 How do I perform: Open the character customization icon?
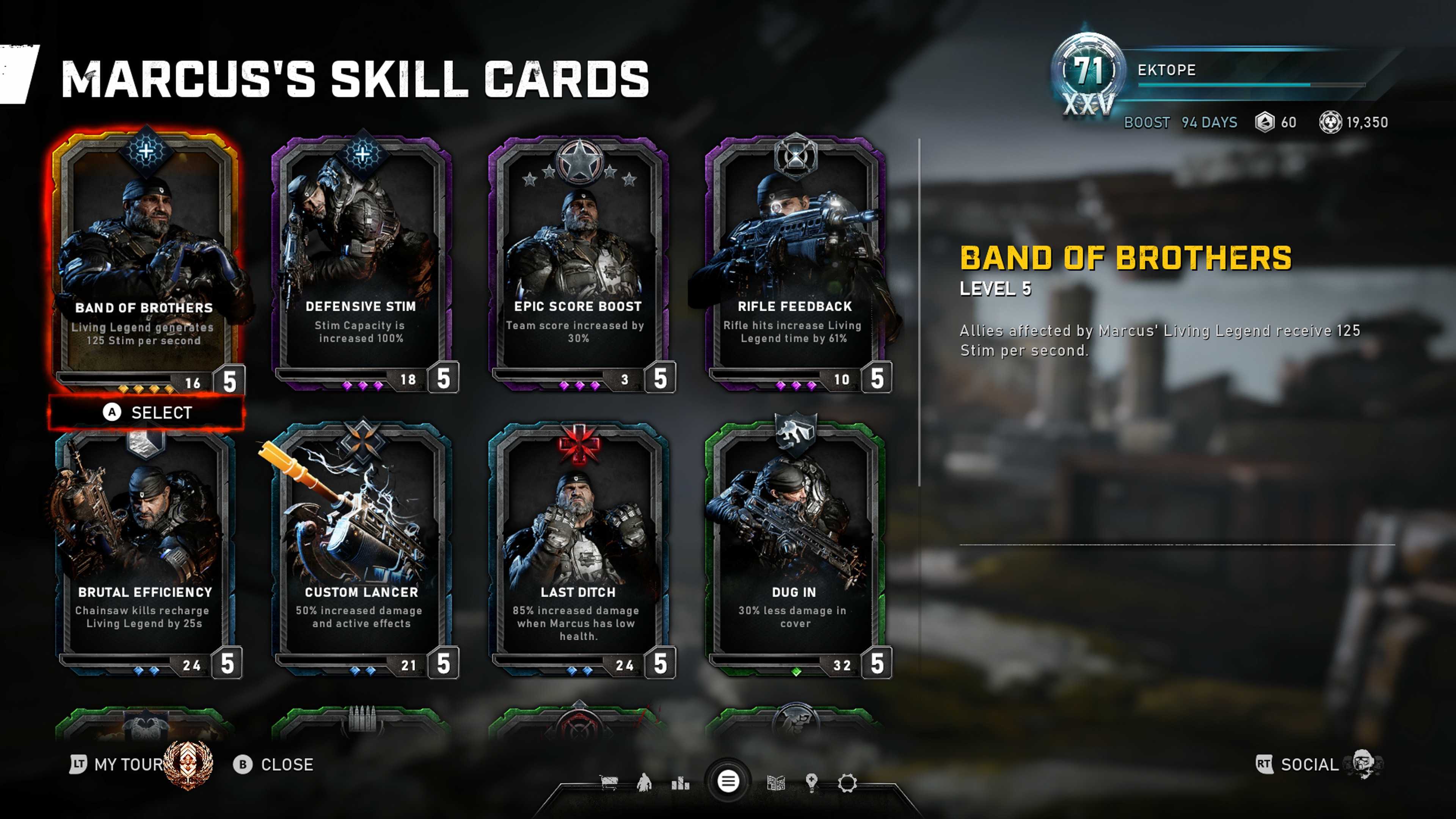[x=644, y=783]
